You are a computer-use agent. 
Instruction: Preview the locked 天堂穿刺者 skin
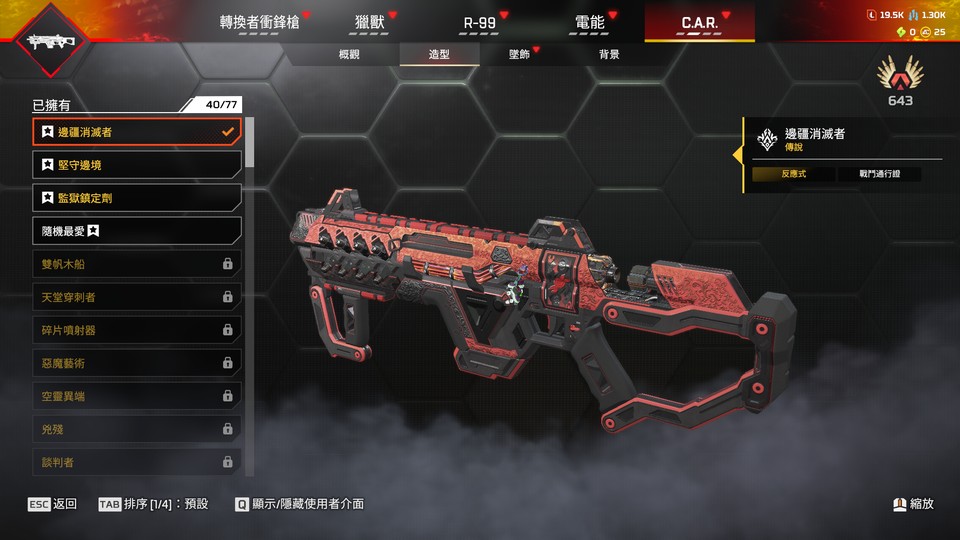(x=136, y=297)
